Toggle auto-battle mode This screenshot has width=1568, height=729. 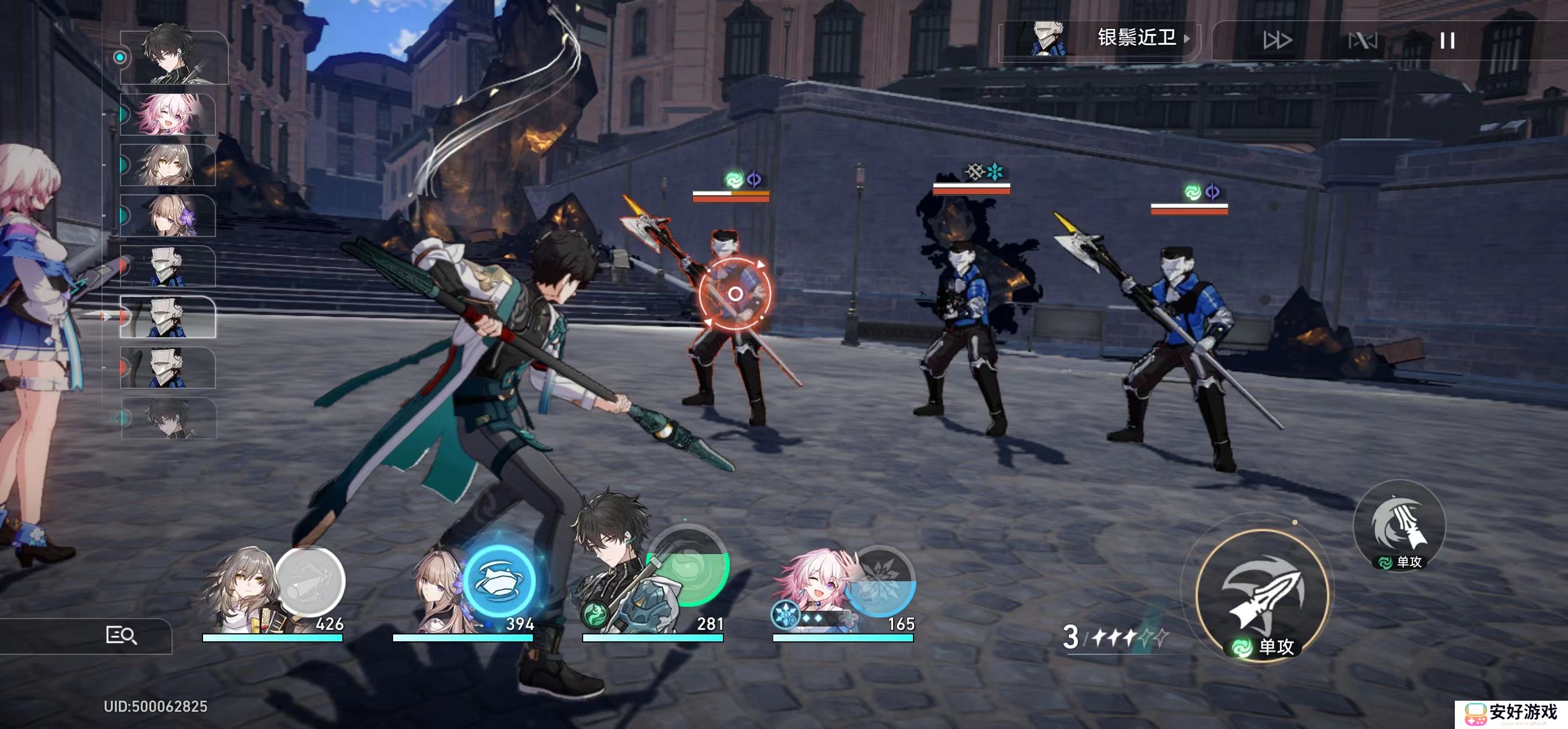1362,41
